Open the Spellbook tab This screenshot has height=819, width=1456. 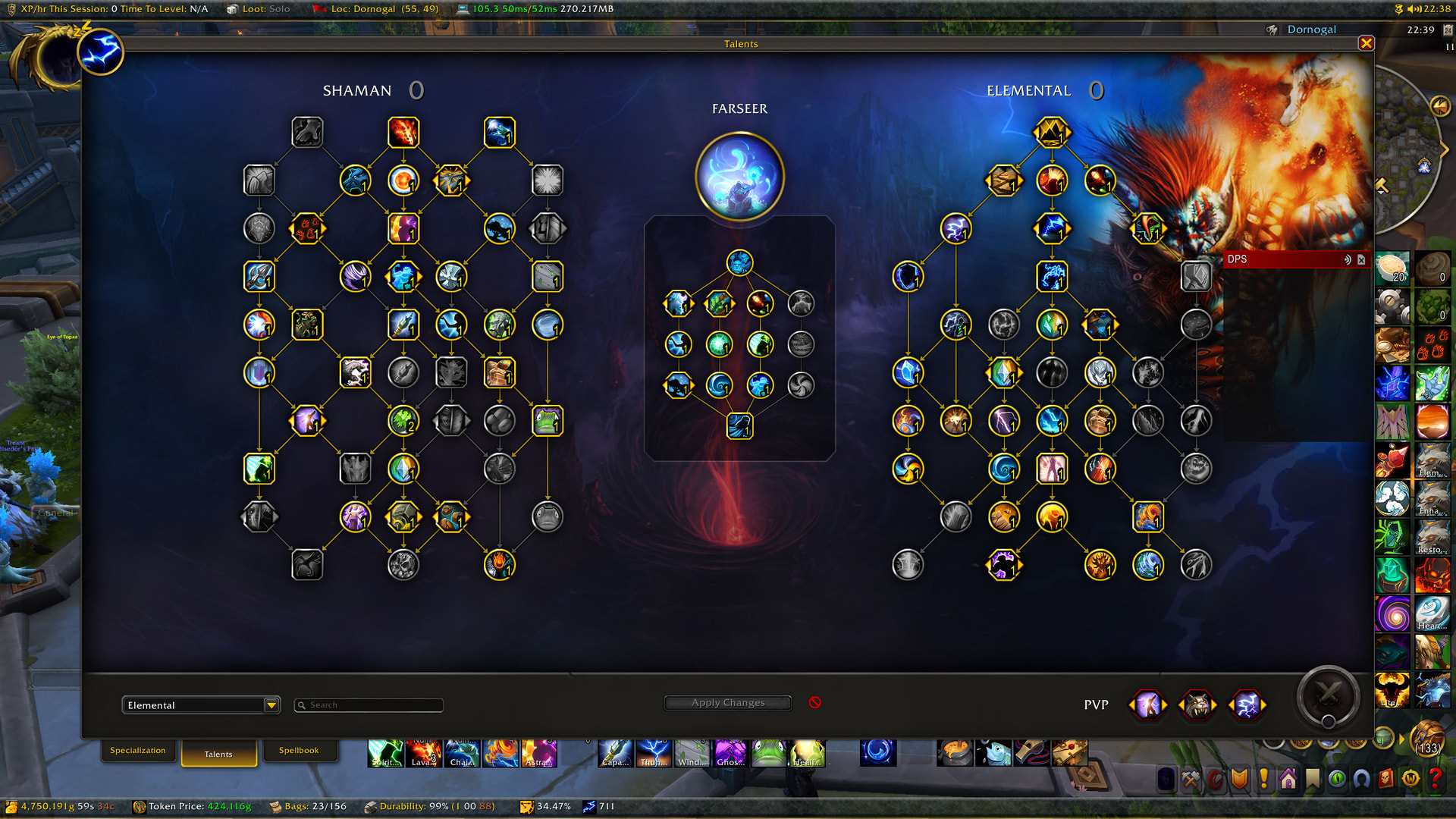(299, 751)
